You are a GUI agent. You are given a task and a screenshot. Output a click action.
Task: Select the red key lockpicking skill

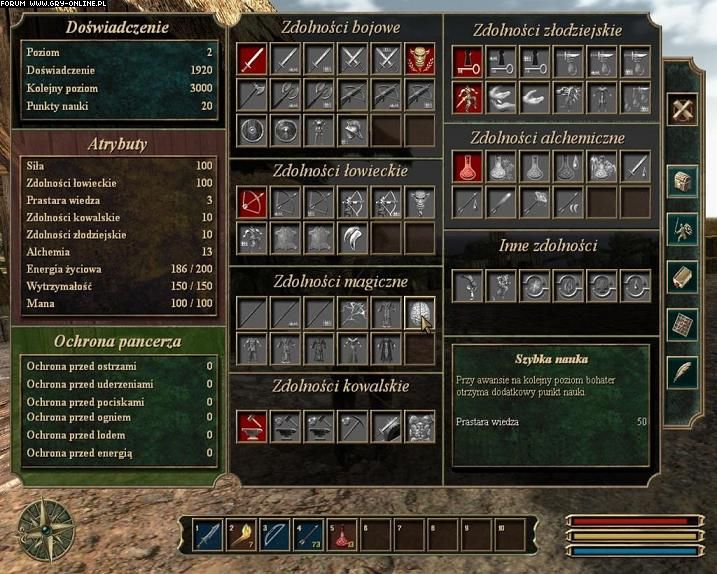(x=467, y=63)
